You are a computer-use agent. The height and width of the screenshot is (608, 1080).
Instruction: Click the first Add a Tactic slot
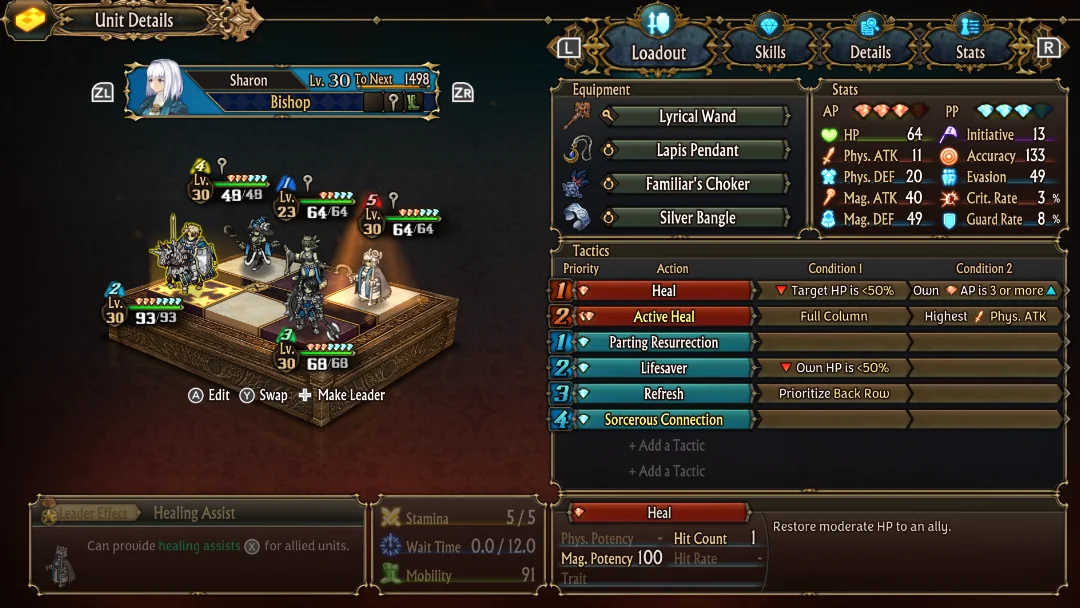pyautogui.click(x=666, y=446)
